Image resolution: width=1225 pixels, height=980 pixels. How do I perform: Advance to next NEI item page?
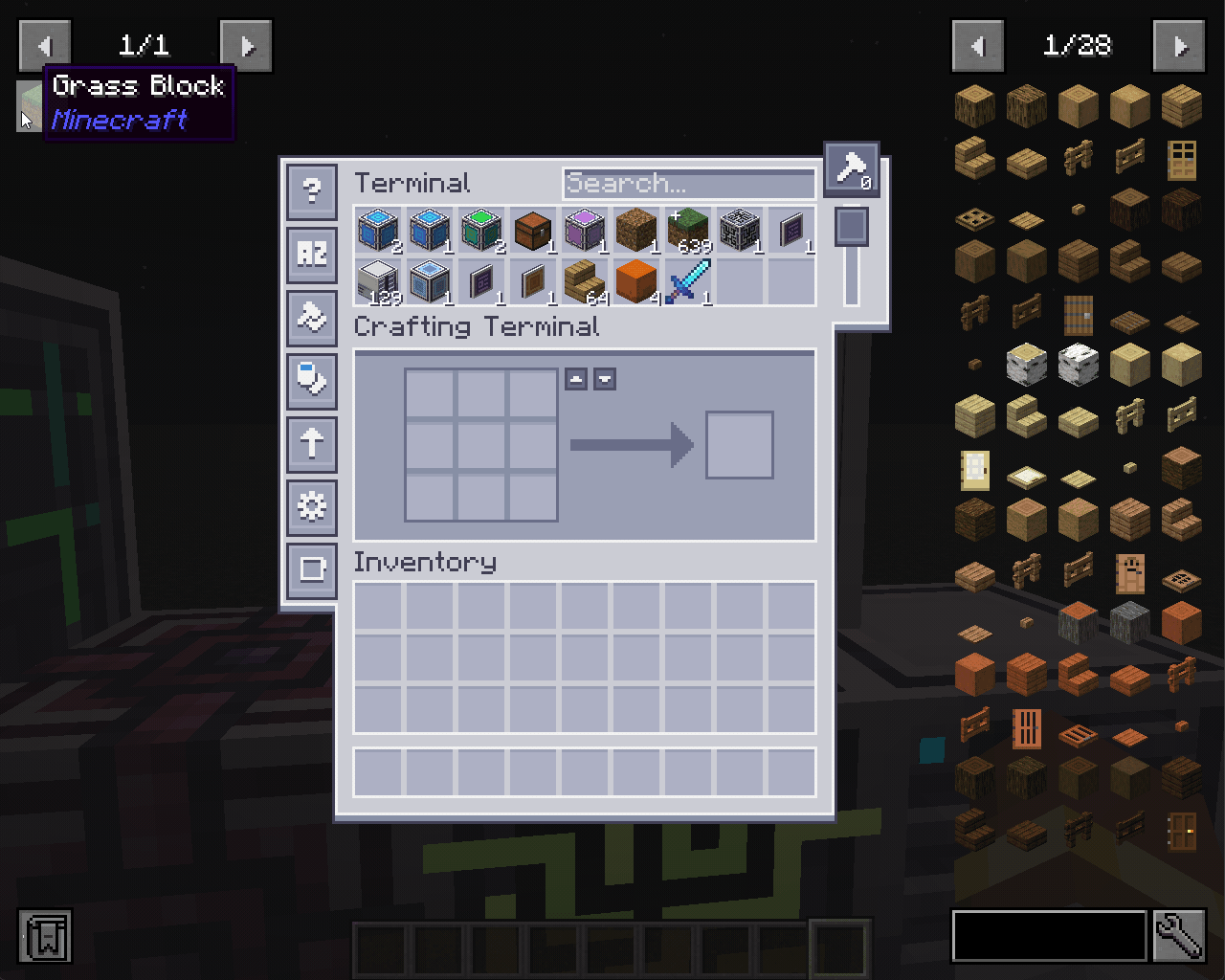[1179, 45]
